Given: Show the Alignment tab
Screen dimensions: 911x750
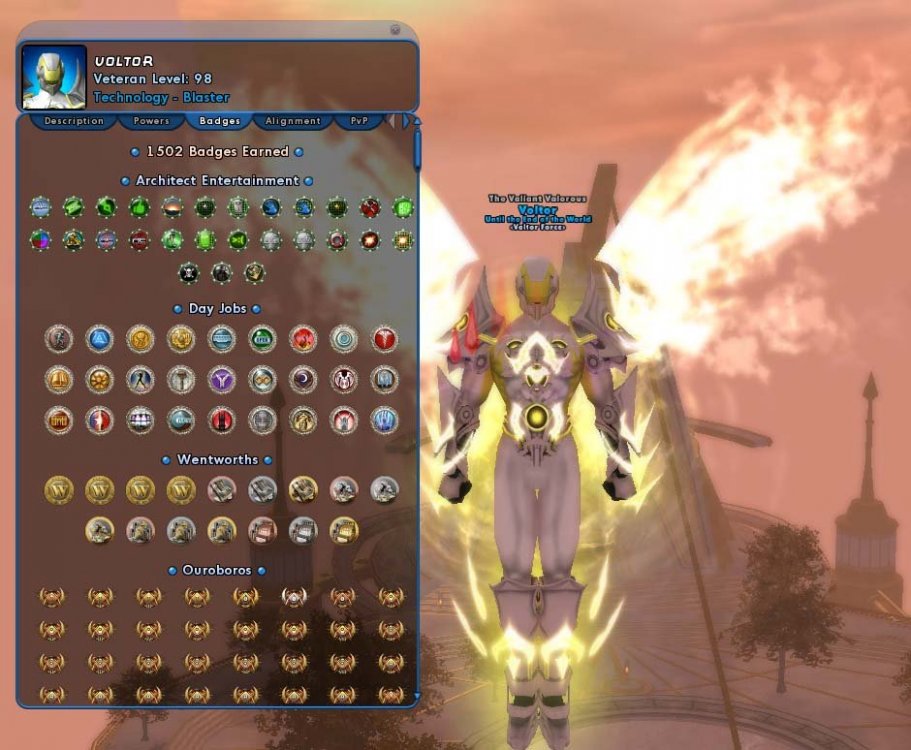Looking at the screenshot, I should [293, 121].
